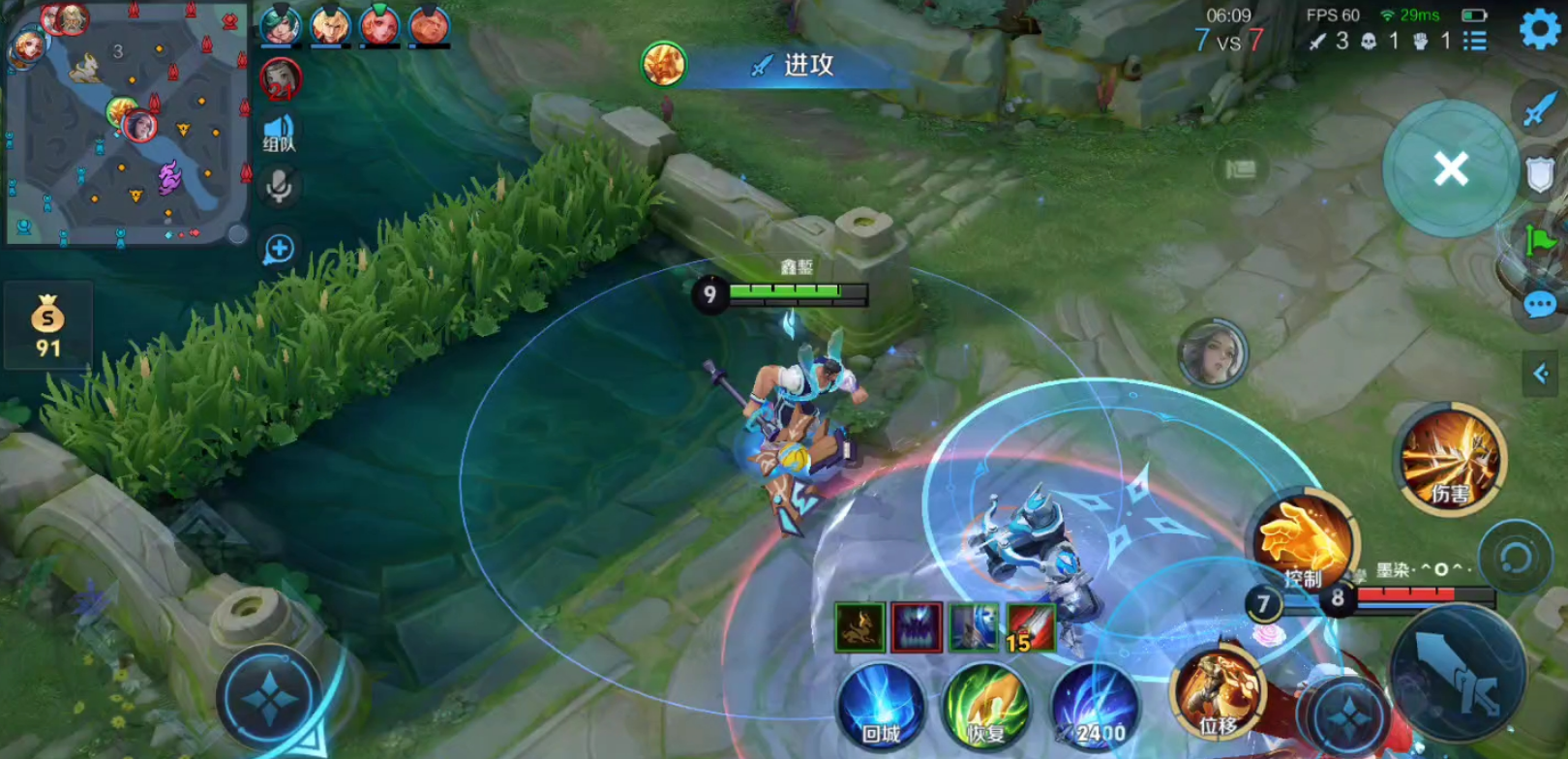Tap the green flag signal button
This screenshot has width=1568, height=759.
point(1539,239)
